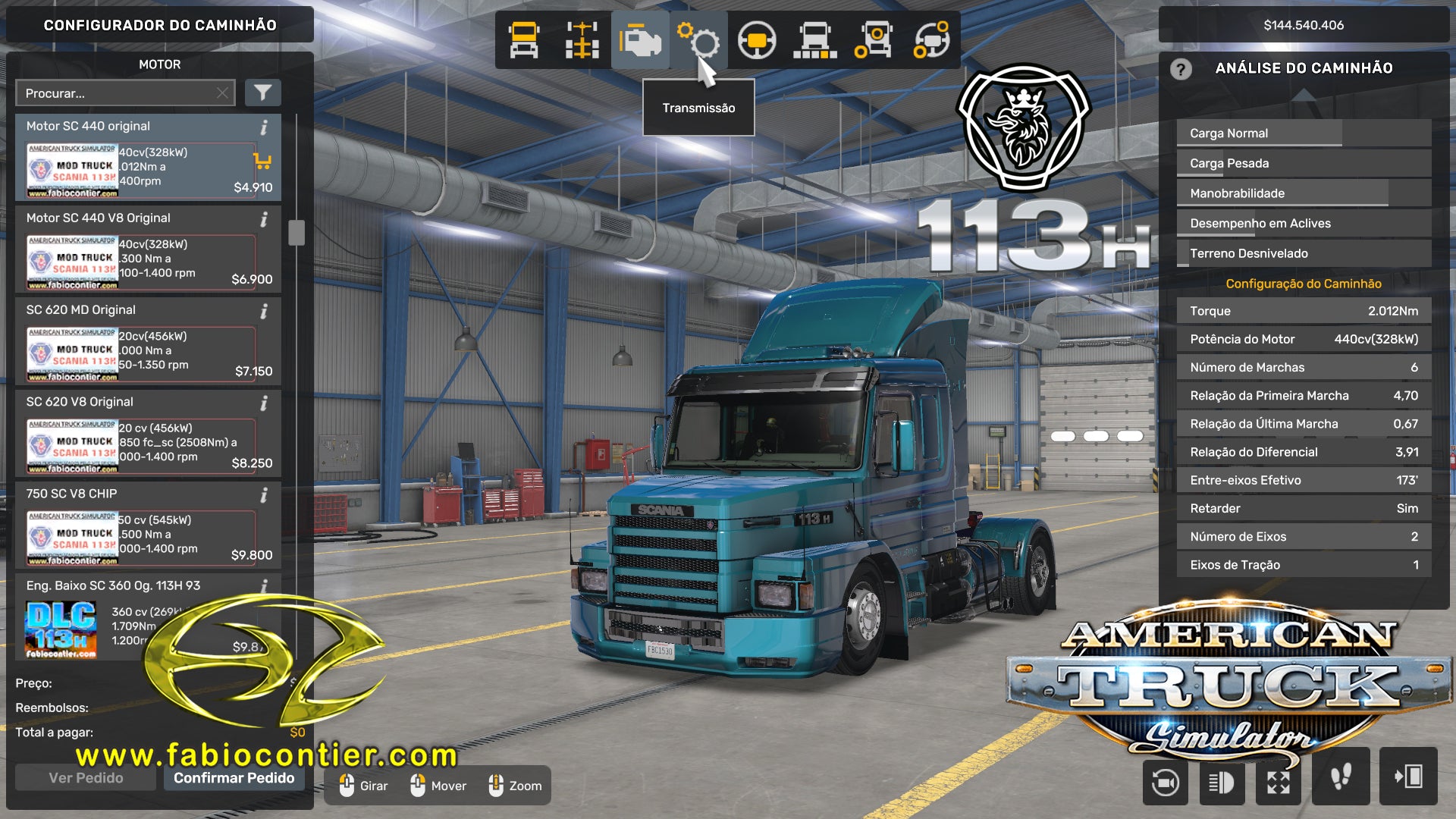Expand info for SC 620 V8 Original
Image resolution: width=1456 pixels, height=819 pixels.
tap(265, 402)
